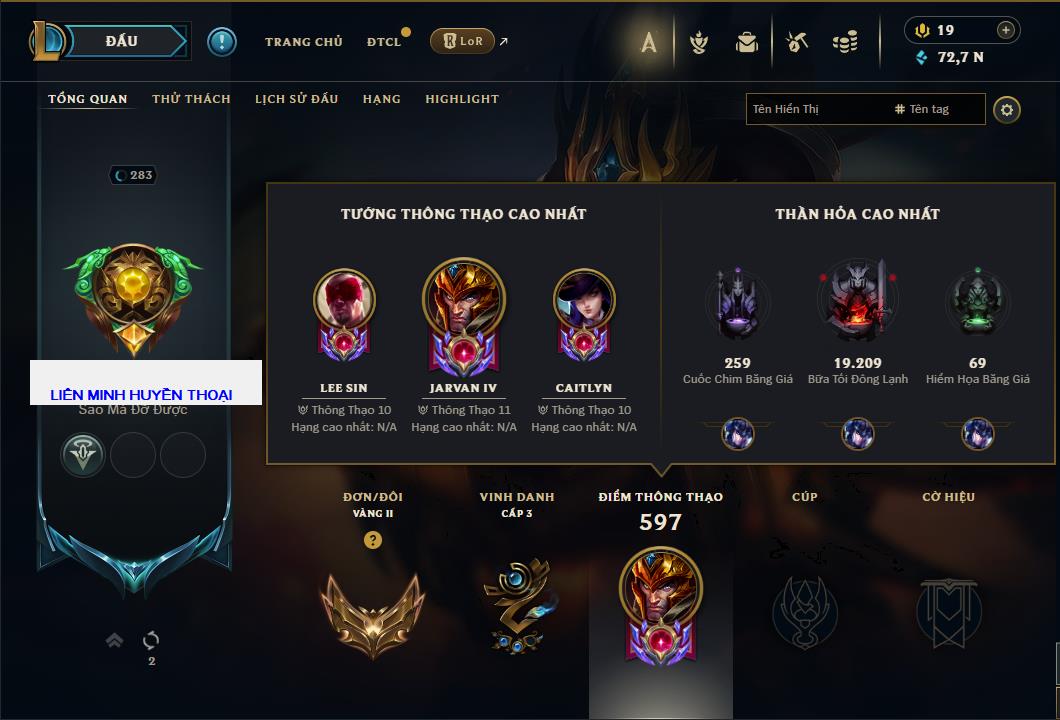
Task: Open the hammer crafting icon
Action: 796,42
